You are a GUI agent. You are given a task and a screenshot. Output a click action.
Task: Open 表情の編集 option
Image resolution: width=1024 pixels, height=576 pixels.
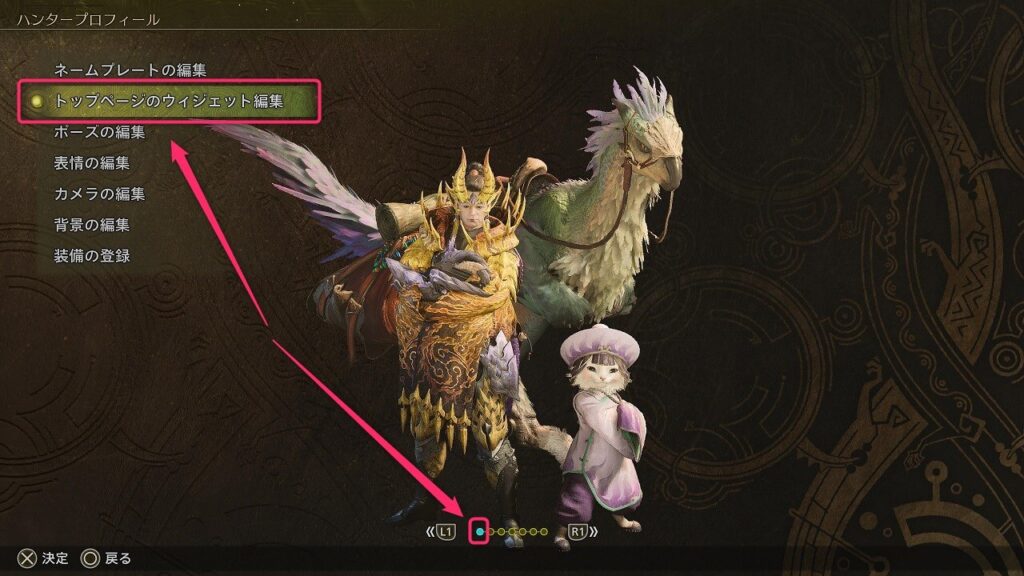point(91,163)
